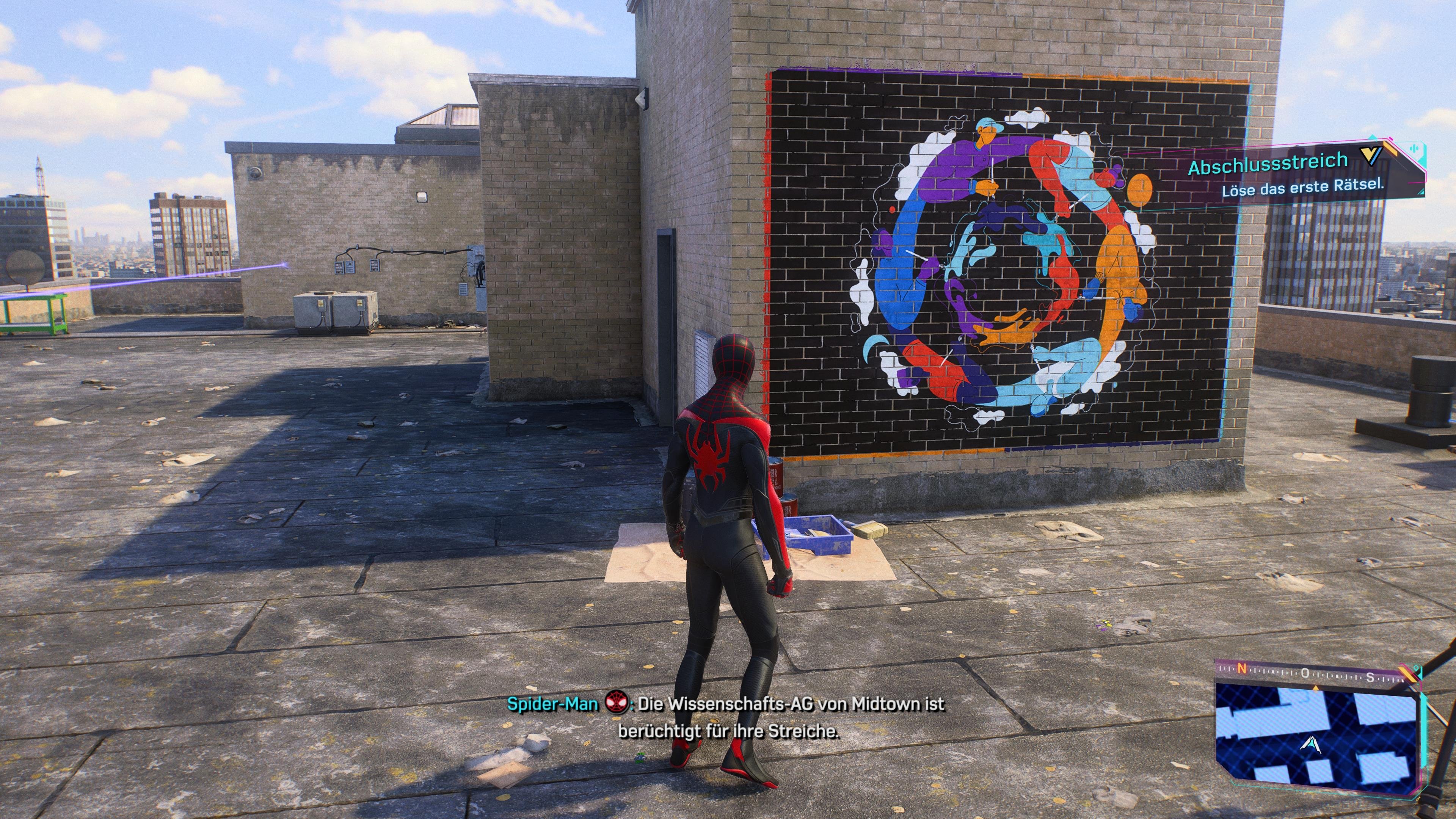Image resolution: width=1456 pixels, height=819 pixels.
Task: Click the orange heading triangle above the minimap
Action: click(x=1316, y=688)
